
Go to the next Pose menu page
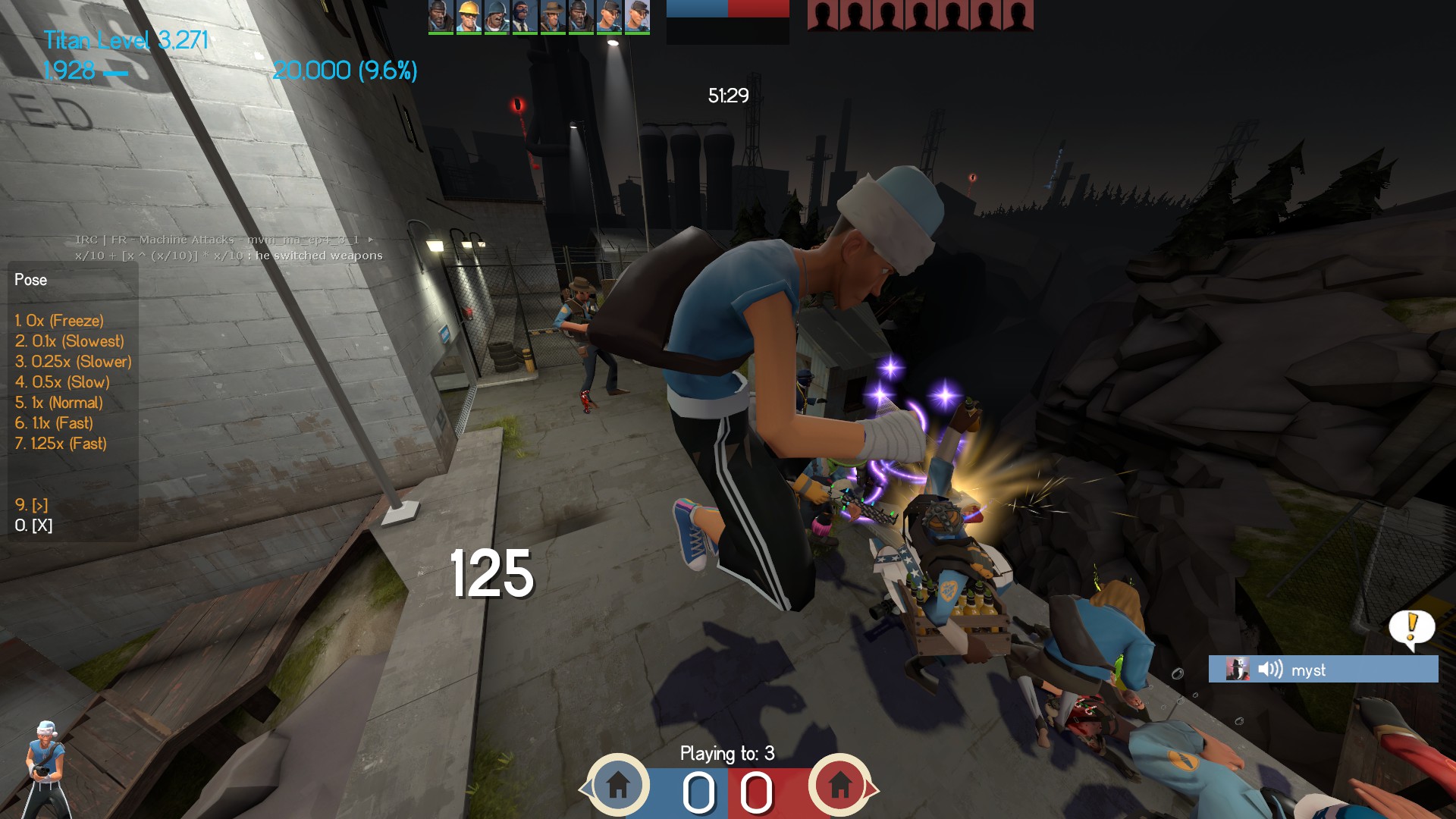pyautogui.click(x=31, y=505)
